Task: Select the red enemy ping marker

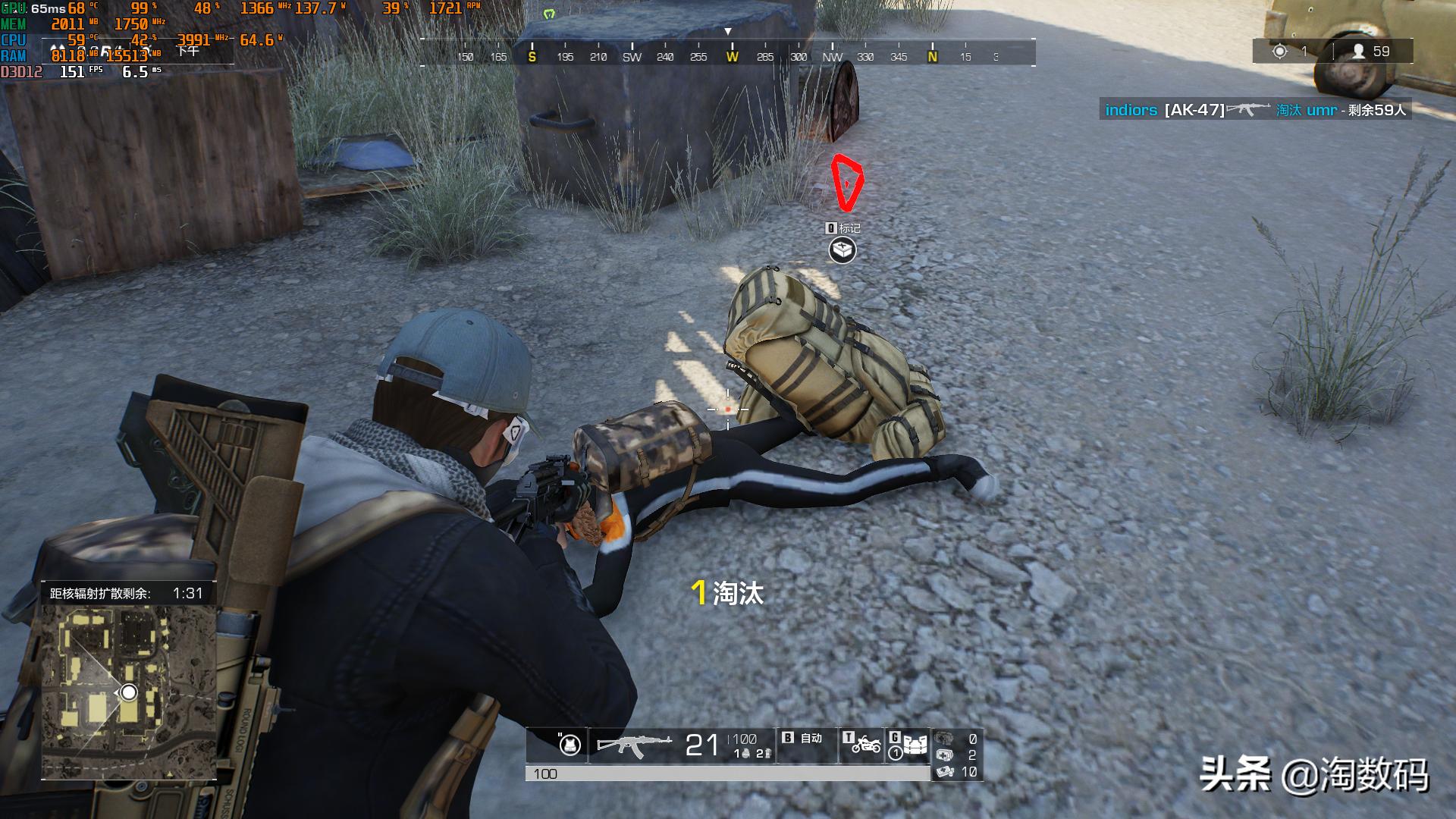Action: pos(846,182)
